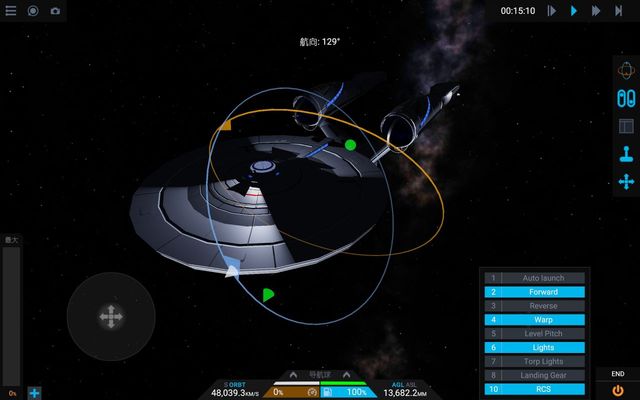Viewport: 640px width, 400px height.
Task: Toggle the Warp activation group
Action: pos(536,320)
